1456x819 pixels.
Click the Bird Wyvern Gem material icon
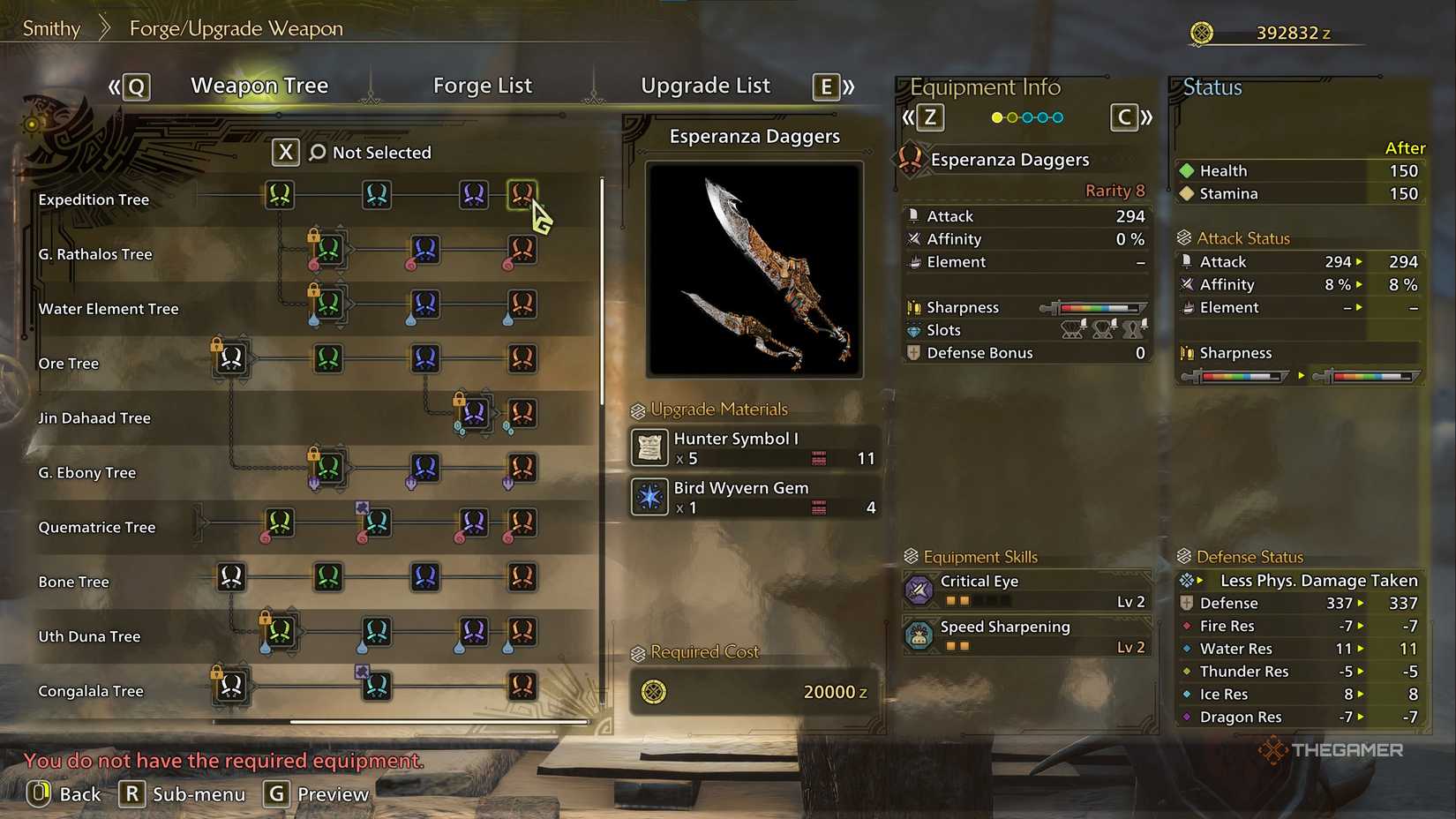(649, 497)
